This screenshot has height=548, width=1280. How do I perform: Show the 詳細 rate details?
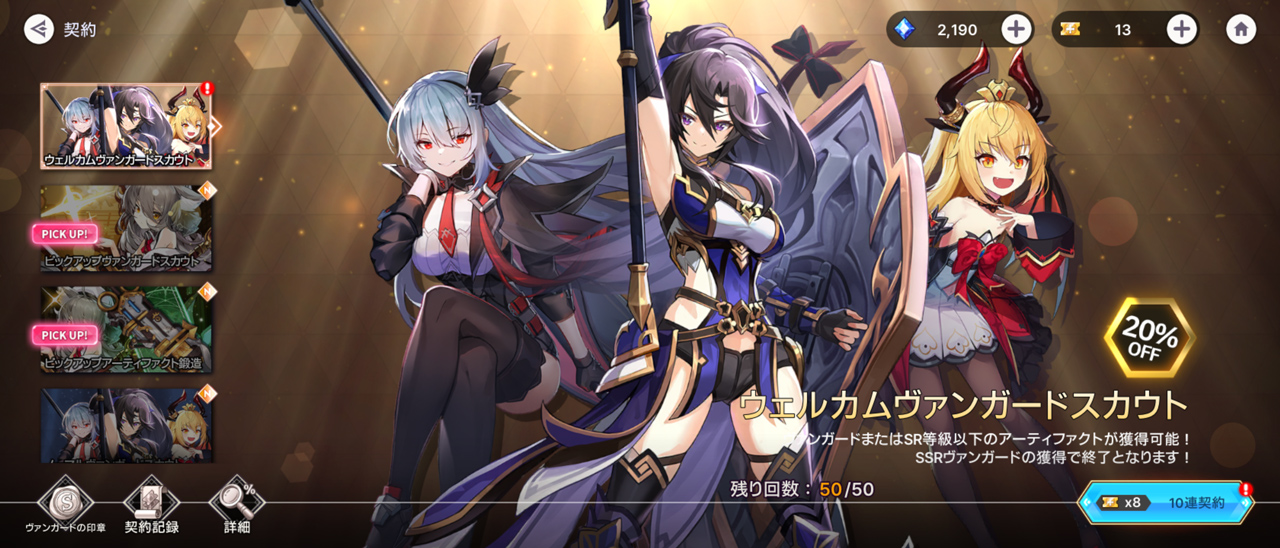[x=237, y=505]
